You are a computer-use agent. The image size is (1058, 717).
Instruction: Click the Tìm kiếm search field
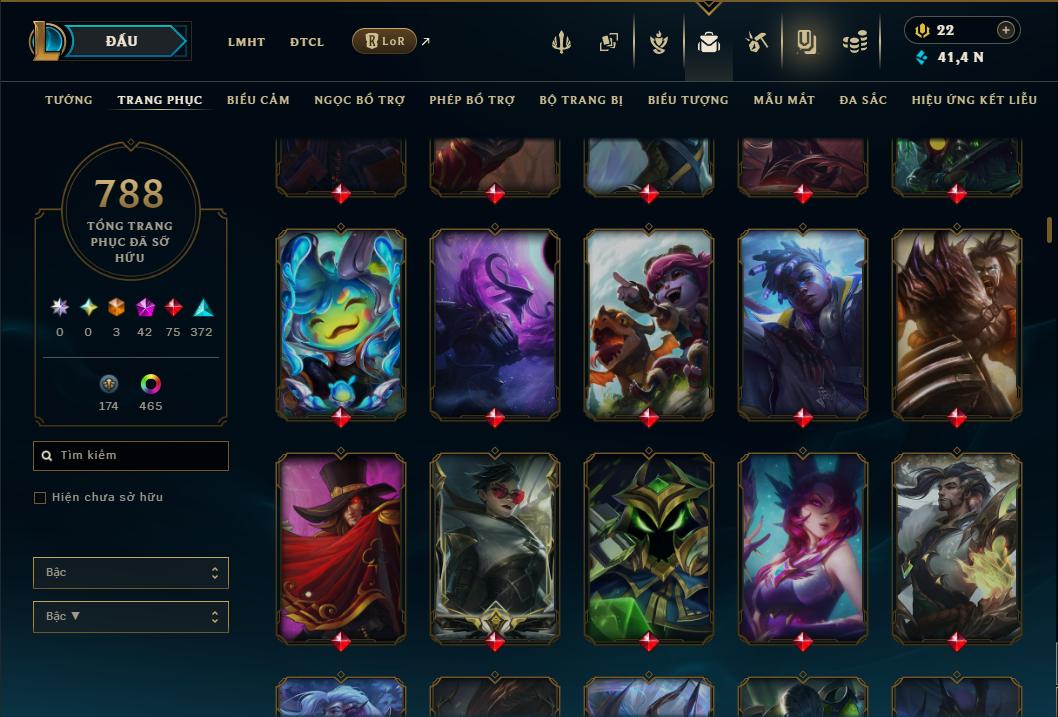(131, 456)
